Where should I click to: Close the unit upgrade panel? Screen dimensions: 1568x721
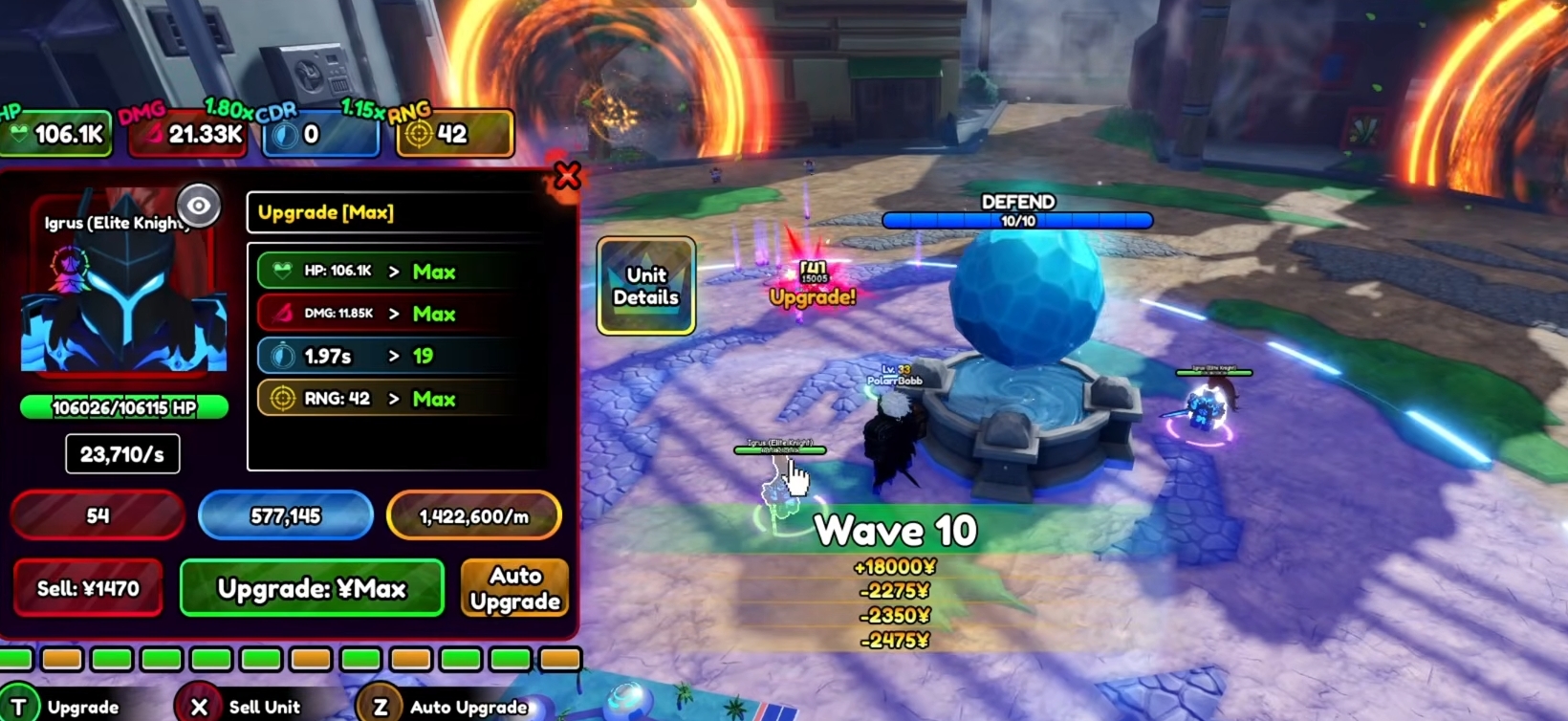coord(567,175)
